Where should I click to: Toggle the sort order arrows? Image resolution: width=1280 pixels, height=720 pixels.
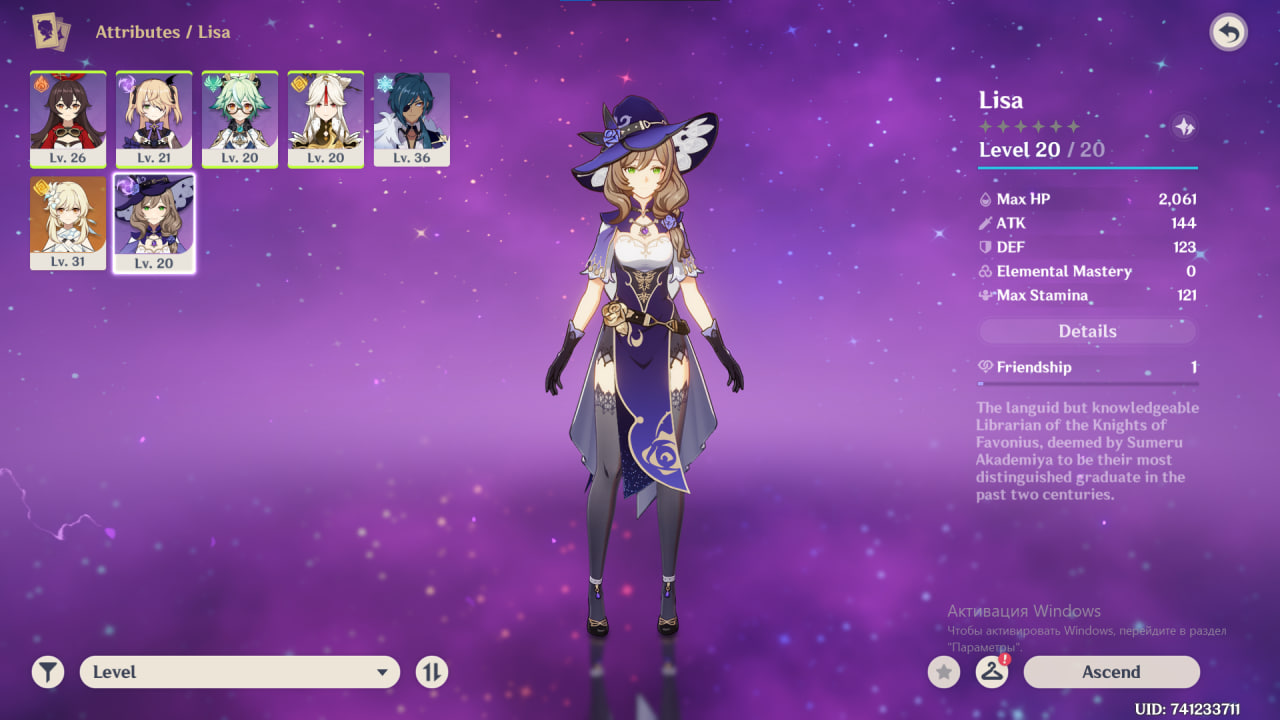(432, 672)
